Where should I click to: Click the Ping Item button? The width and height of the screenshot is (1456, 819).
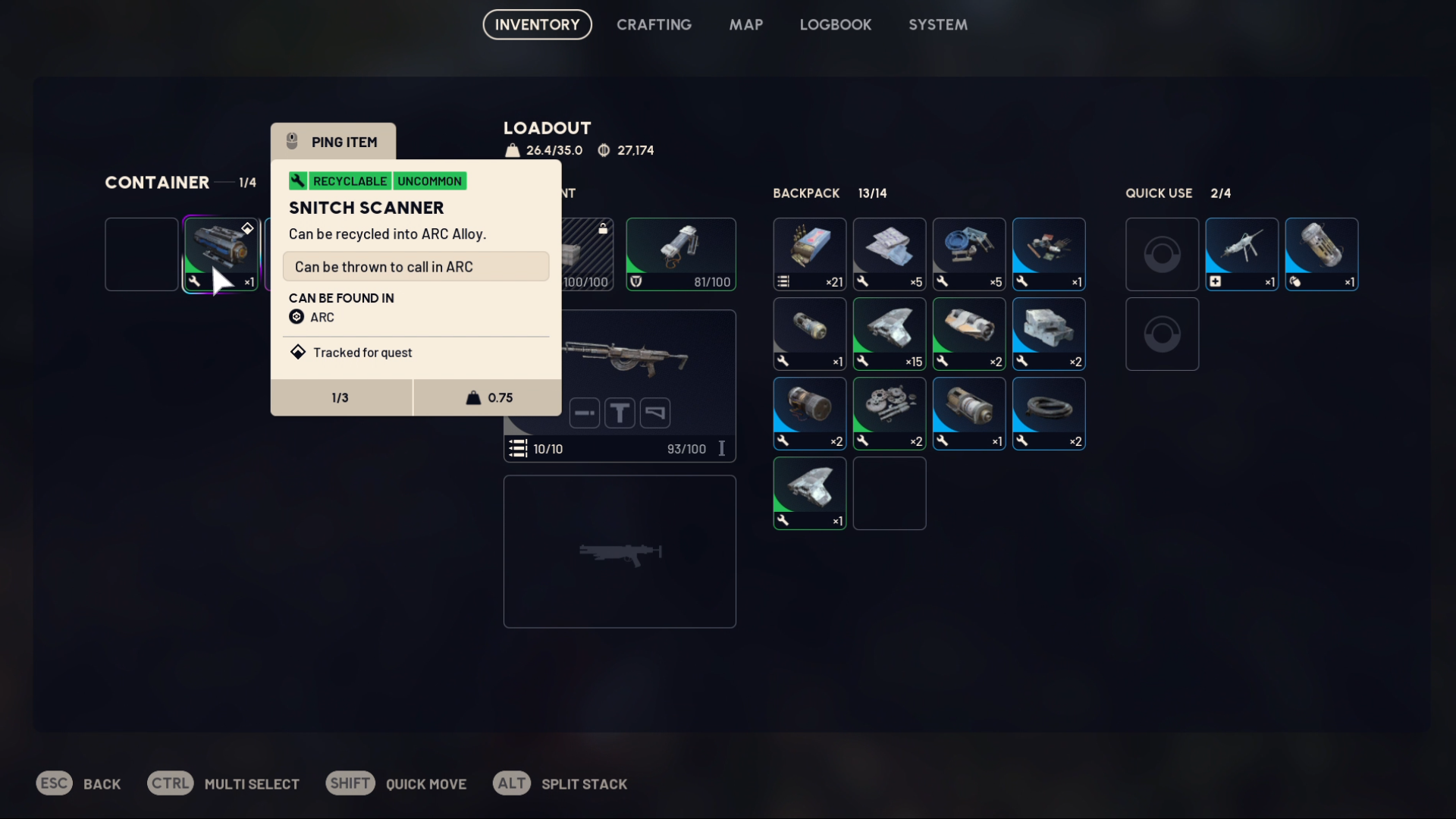click(333, 142)
